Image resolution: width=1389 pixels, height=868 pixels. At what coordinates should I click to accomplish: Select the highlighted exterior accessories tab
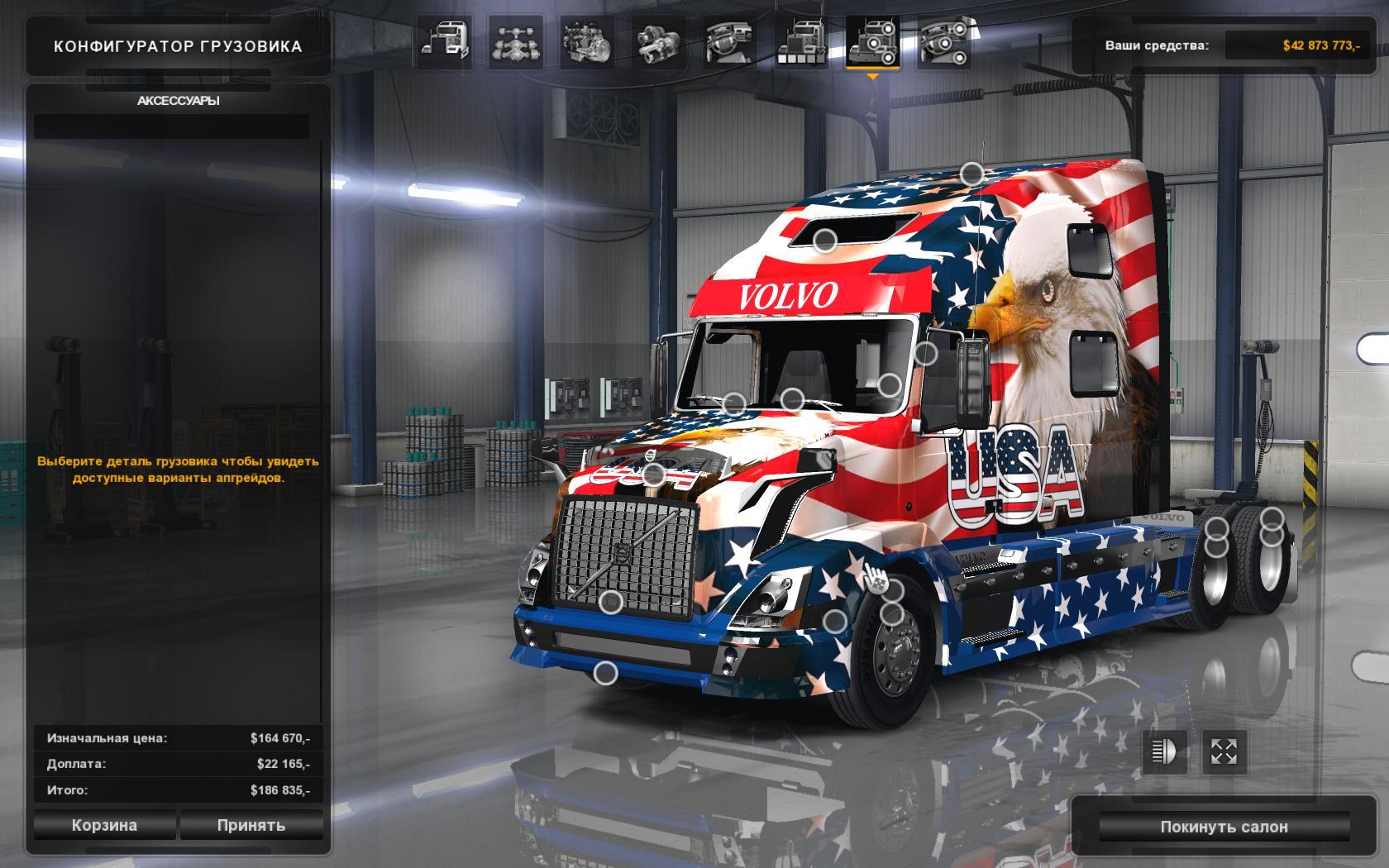[x=872, y=41]
